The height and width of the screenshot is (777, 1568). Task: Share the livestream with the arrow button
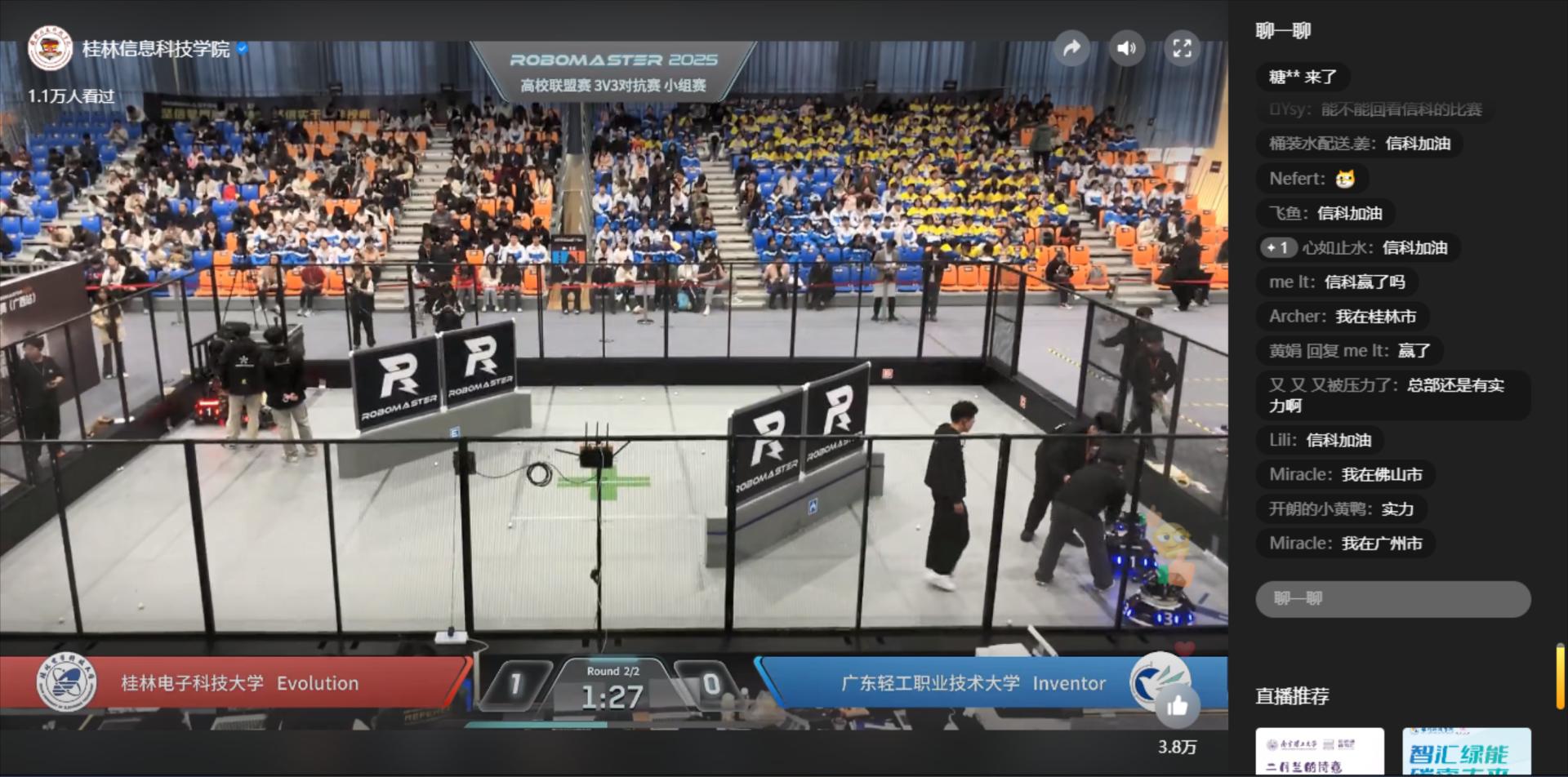click(x=1071, y=48)
